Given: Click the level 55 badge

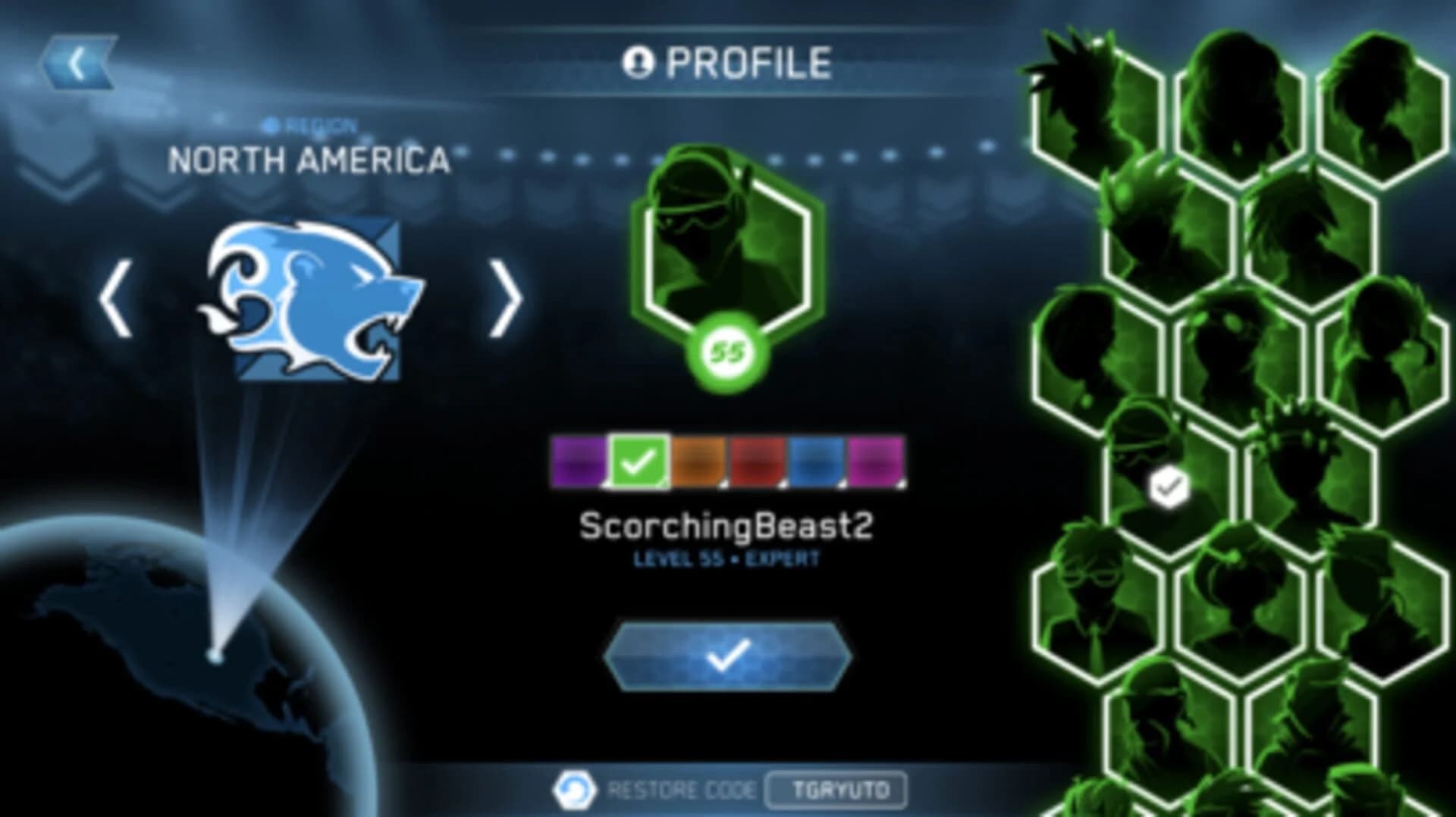Looking at the screenshot, I should 726,351.
